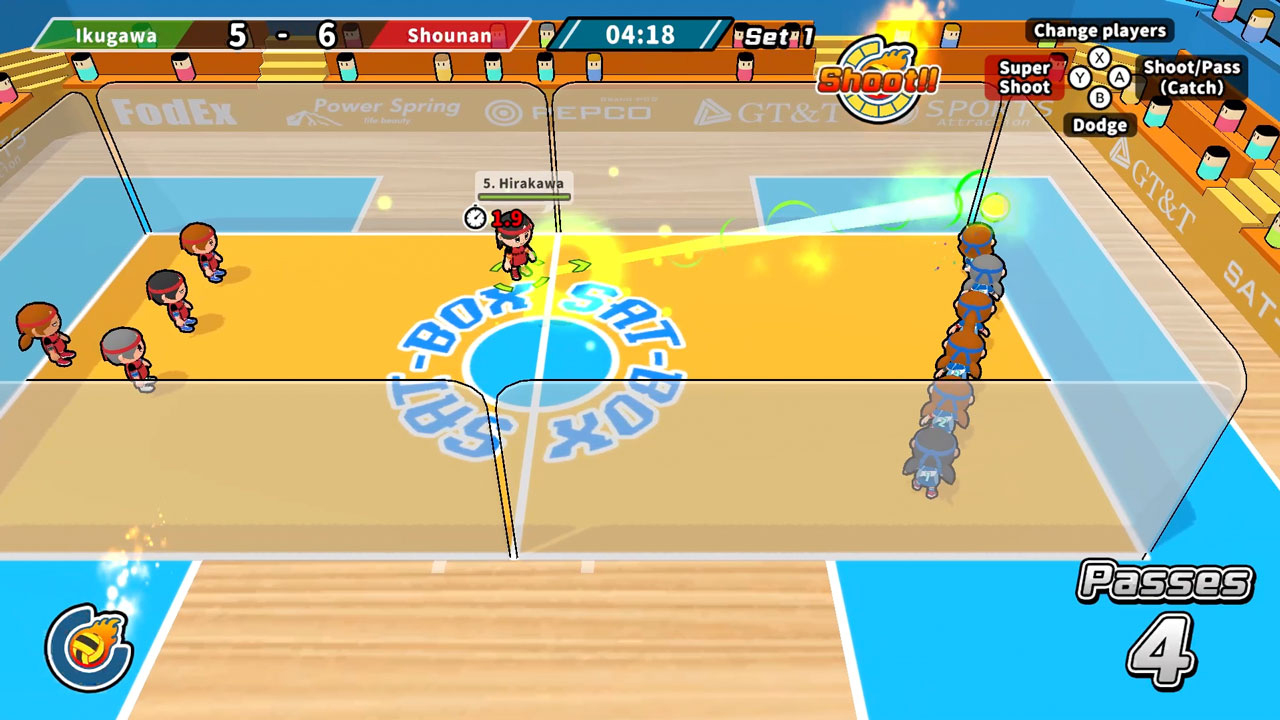
Task: Click the Dodge label
Action: click(1101, 125)
